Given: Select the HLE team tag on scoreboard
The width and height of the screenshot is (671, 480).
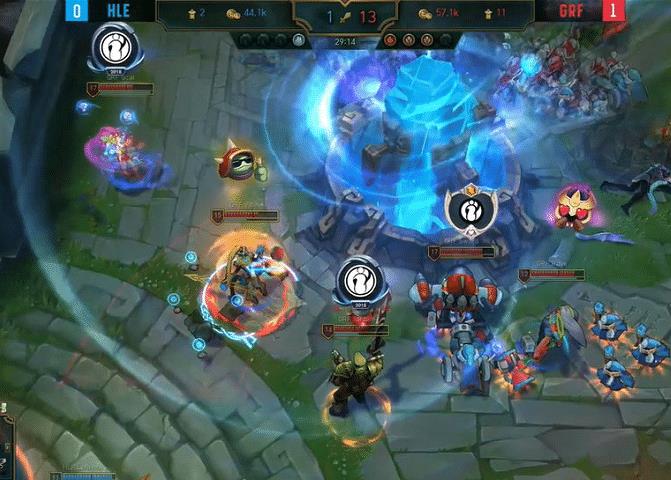Looking at the screenshot, I should 110,11.
